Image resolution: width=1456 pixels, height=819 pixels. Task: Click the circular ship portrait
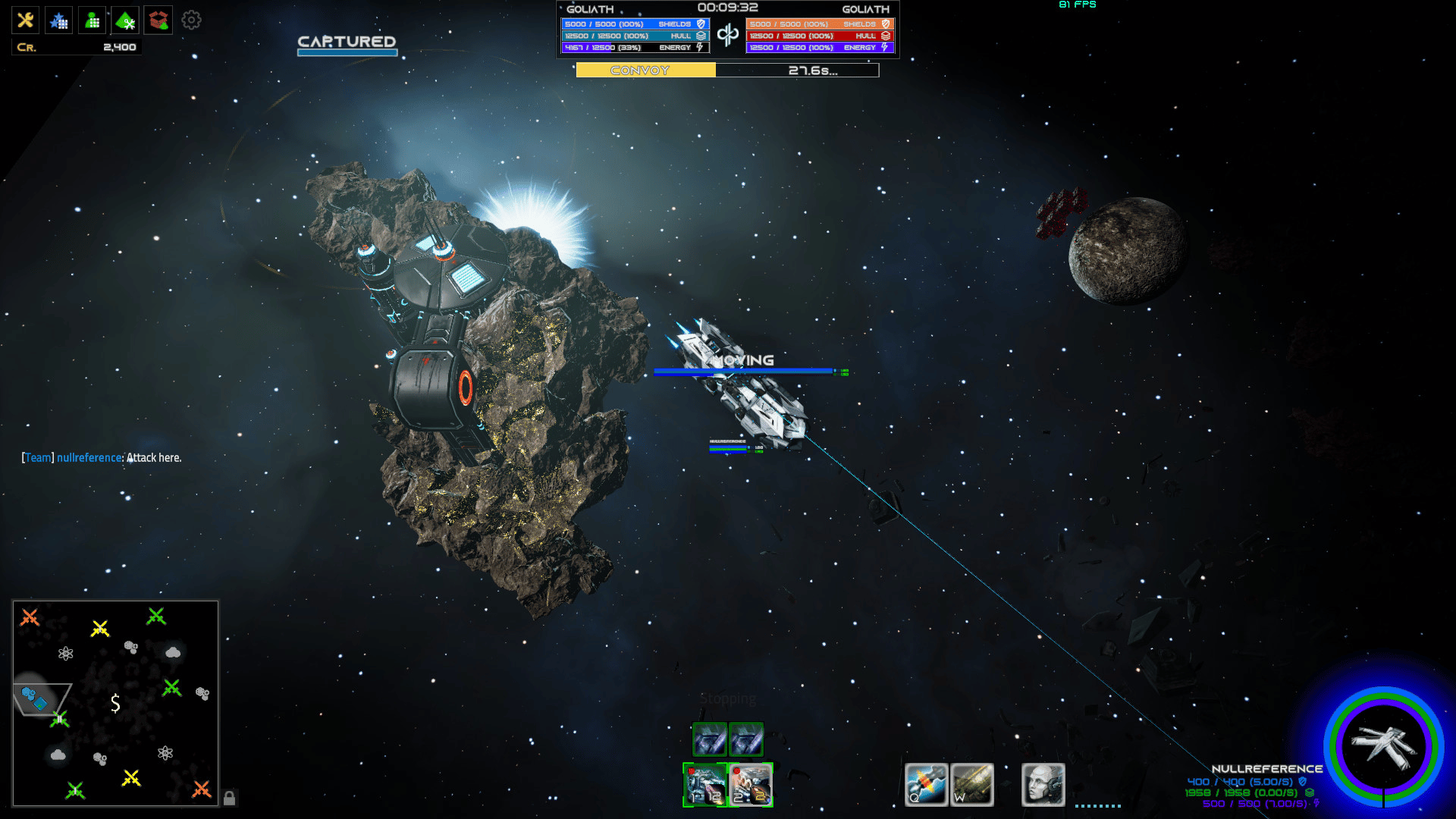(1384, 746)
